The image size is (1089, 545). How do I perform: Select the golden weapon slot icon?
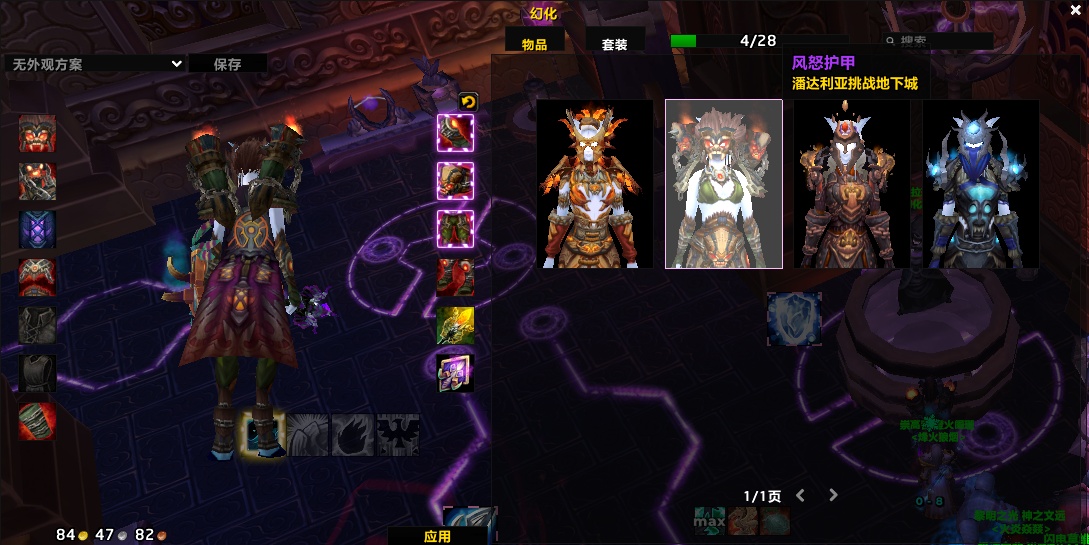pos(455,325)
